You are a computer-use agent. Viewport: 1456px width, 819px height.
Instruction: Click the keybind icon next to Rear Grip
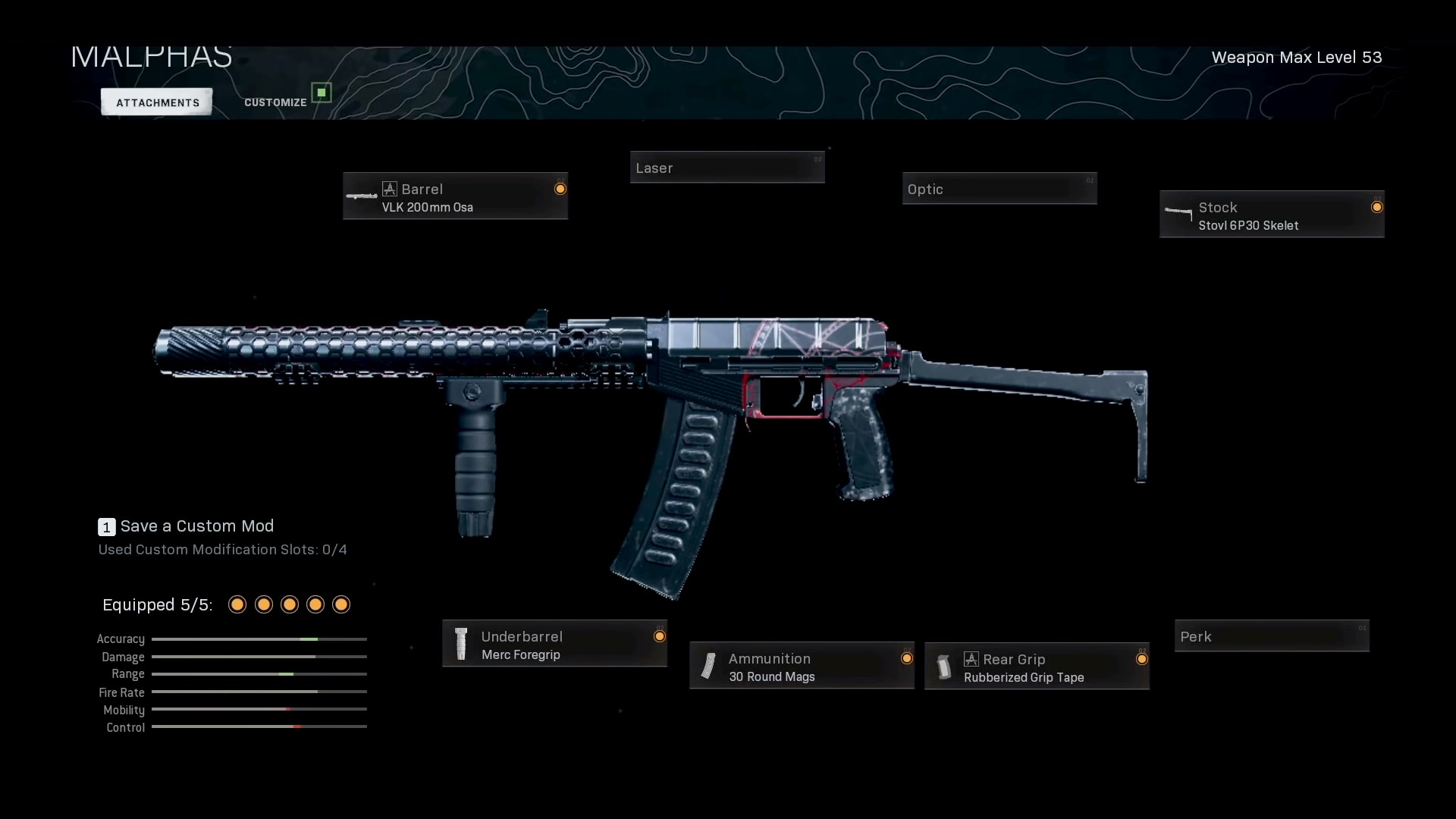coord(972,659)
